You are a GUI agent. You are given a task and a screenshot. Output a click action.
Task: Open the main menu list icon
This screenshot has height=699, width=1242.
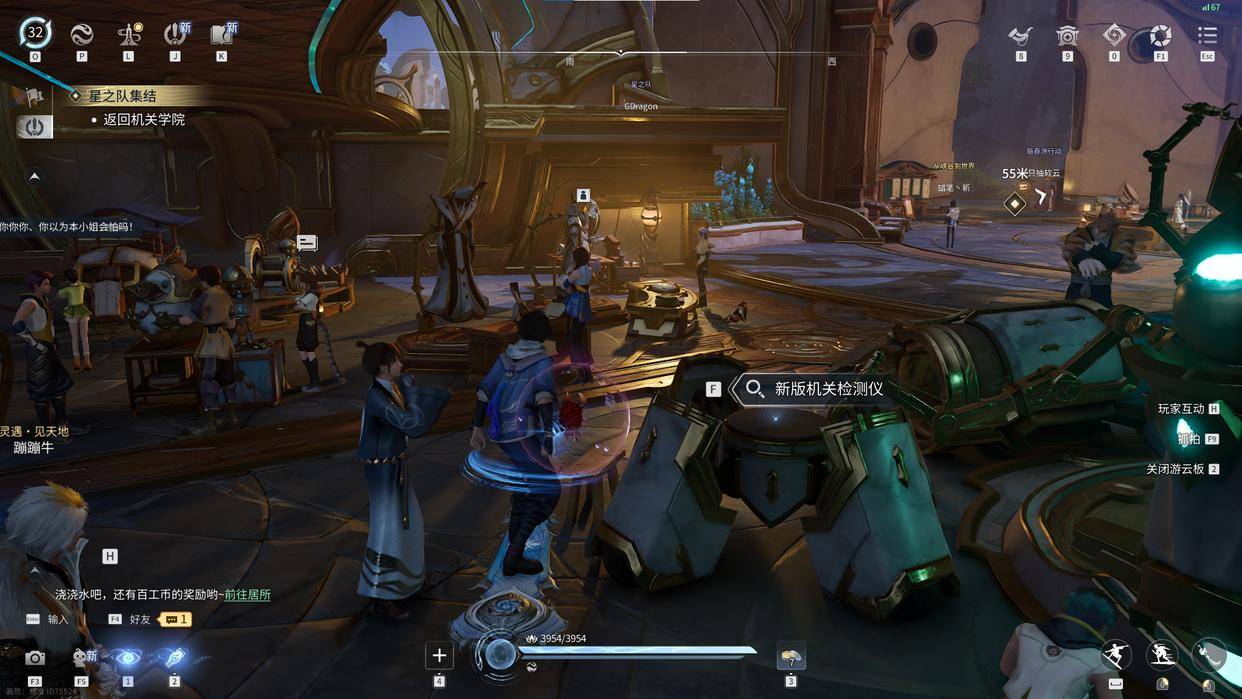point(1207,35)
